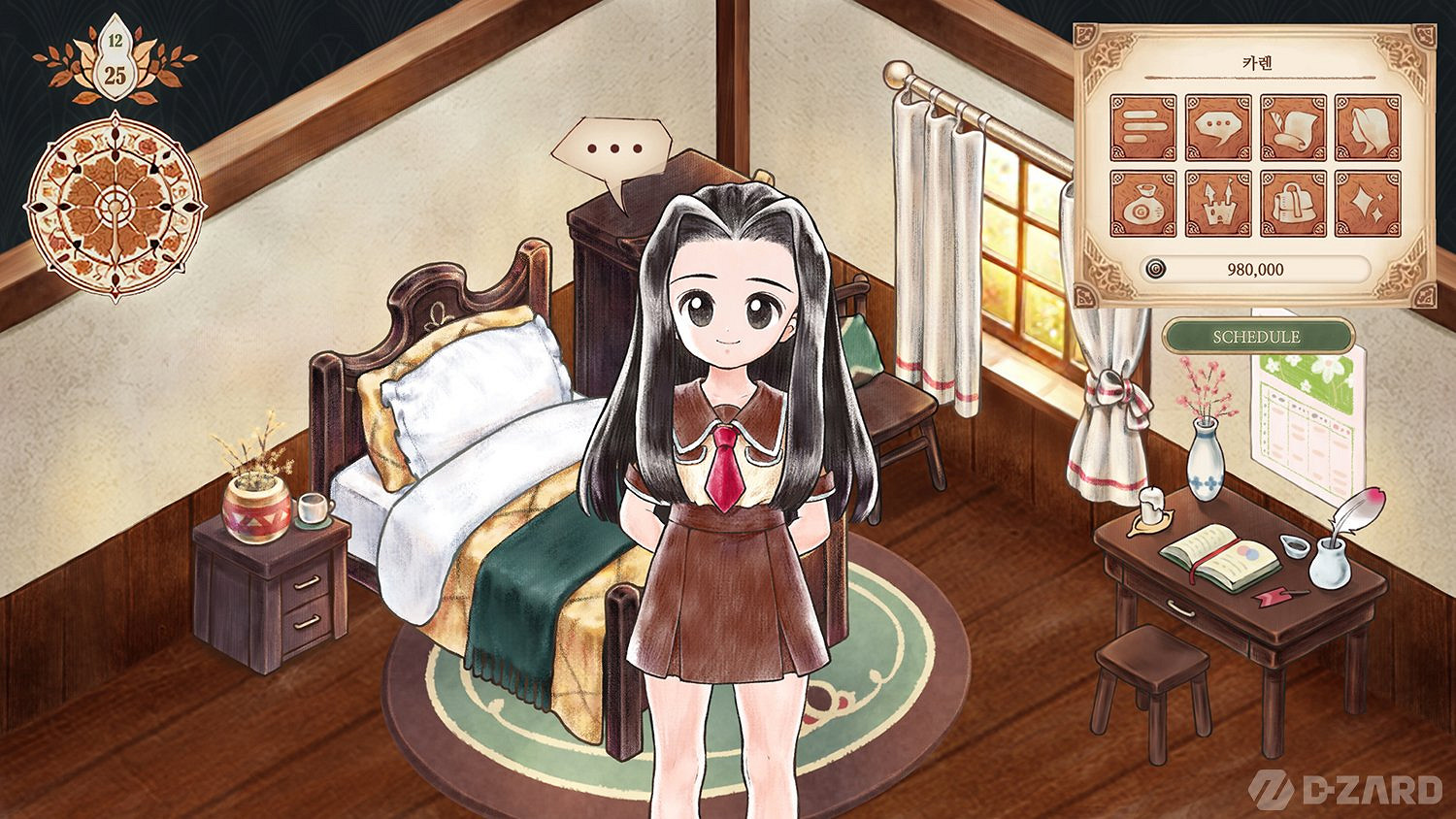Click the coin icon beside 980,000
Viewport: 1456px width, 819px height.
(x=1155, y=269)
